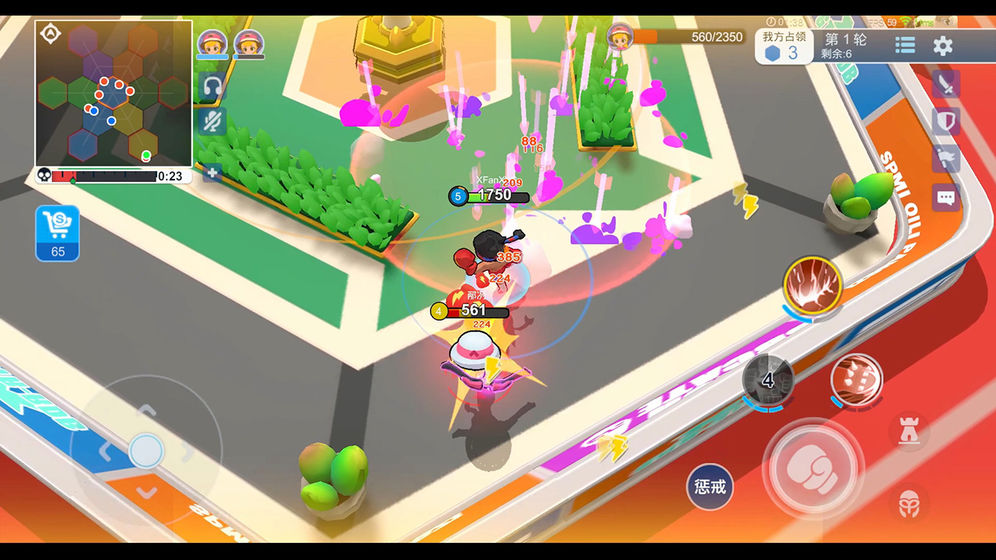Viewport: 996px width, 560px height.
Task: Tap the ability on cooldown showing 4
Action: click(768, 380)
